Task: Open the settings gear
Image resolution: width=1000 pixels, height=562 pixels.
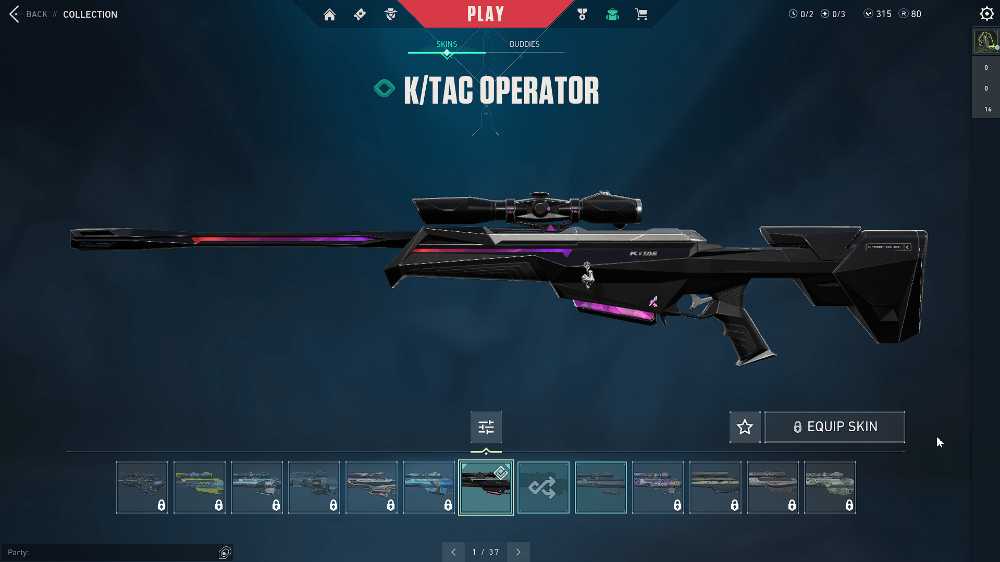Action: (x=987, y=14)
